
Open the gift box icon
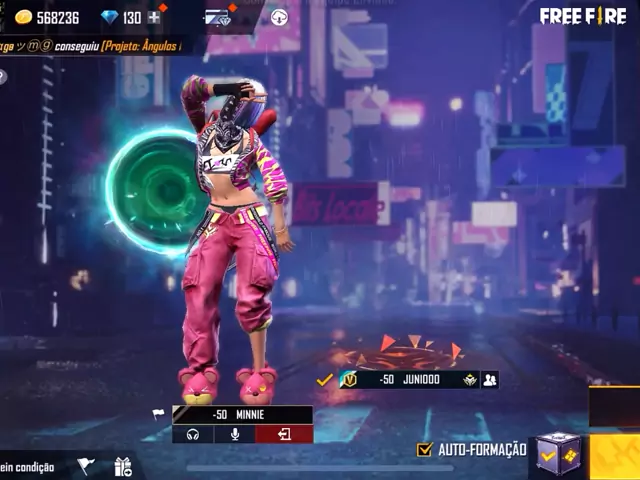pos(123,466)
